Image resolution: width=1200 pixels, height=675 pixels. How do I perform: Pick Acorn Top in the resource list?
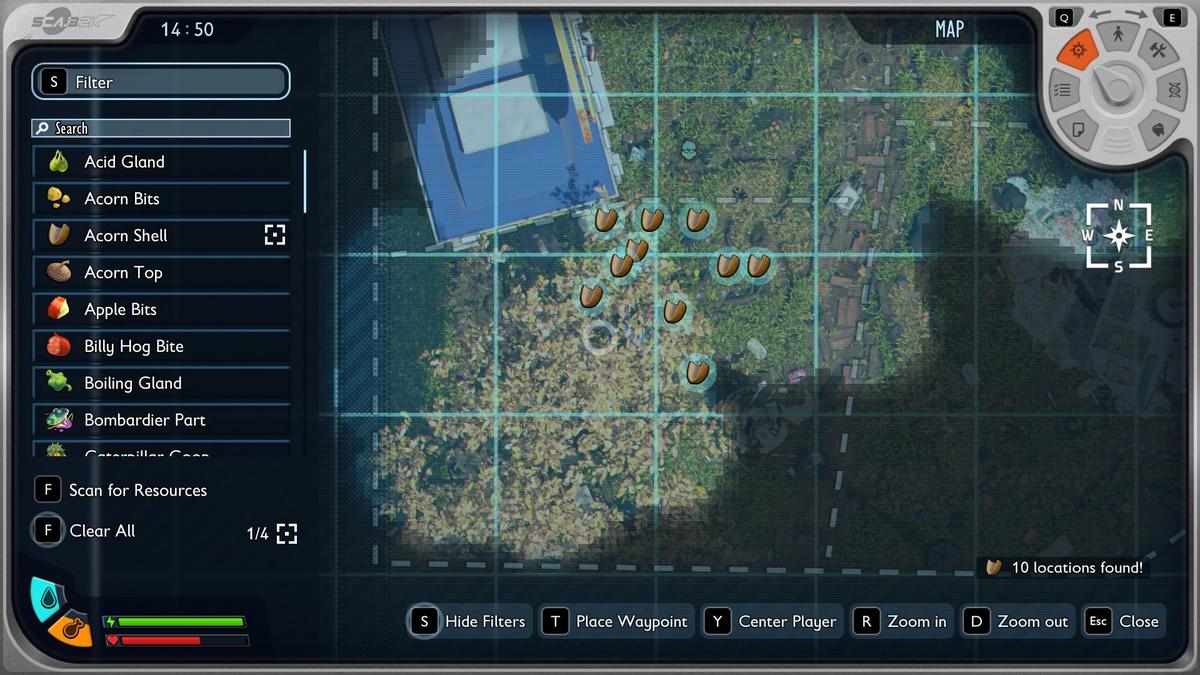pyautogui.click(x=161, y=273)
